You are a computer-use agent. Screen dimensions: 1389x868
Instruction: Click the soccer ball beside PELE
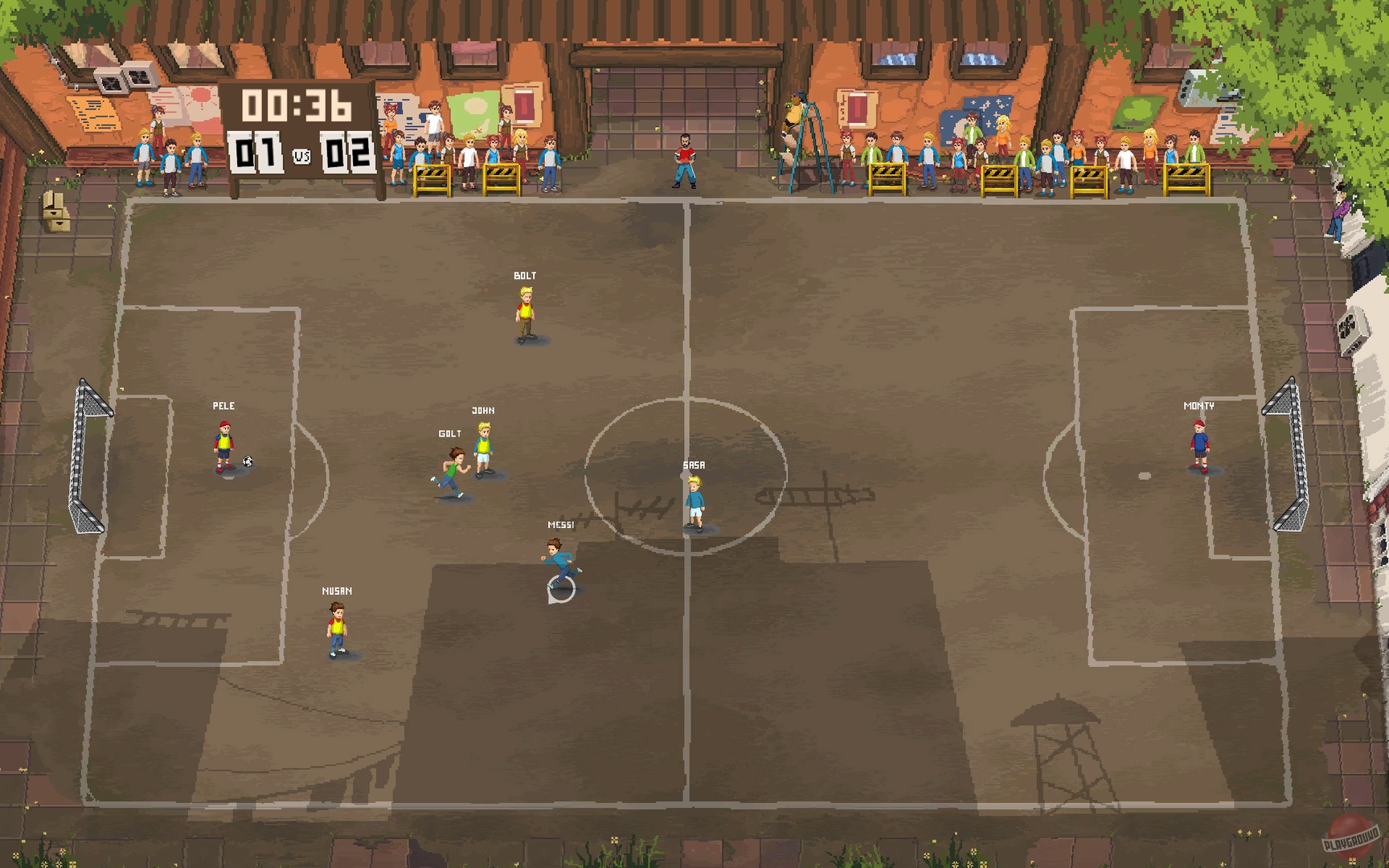click(246, 461)
